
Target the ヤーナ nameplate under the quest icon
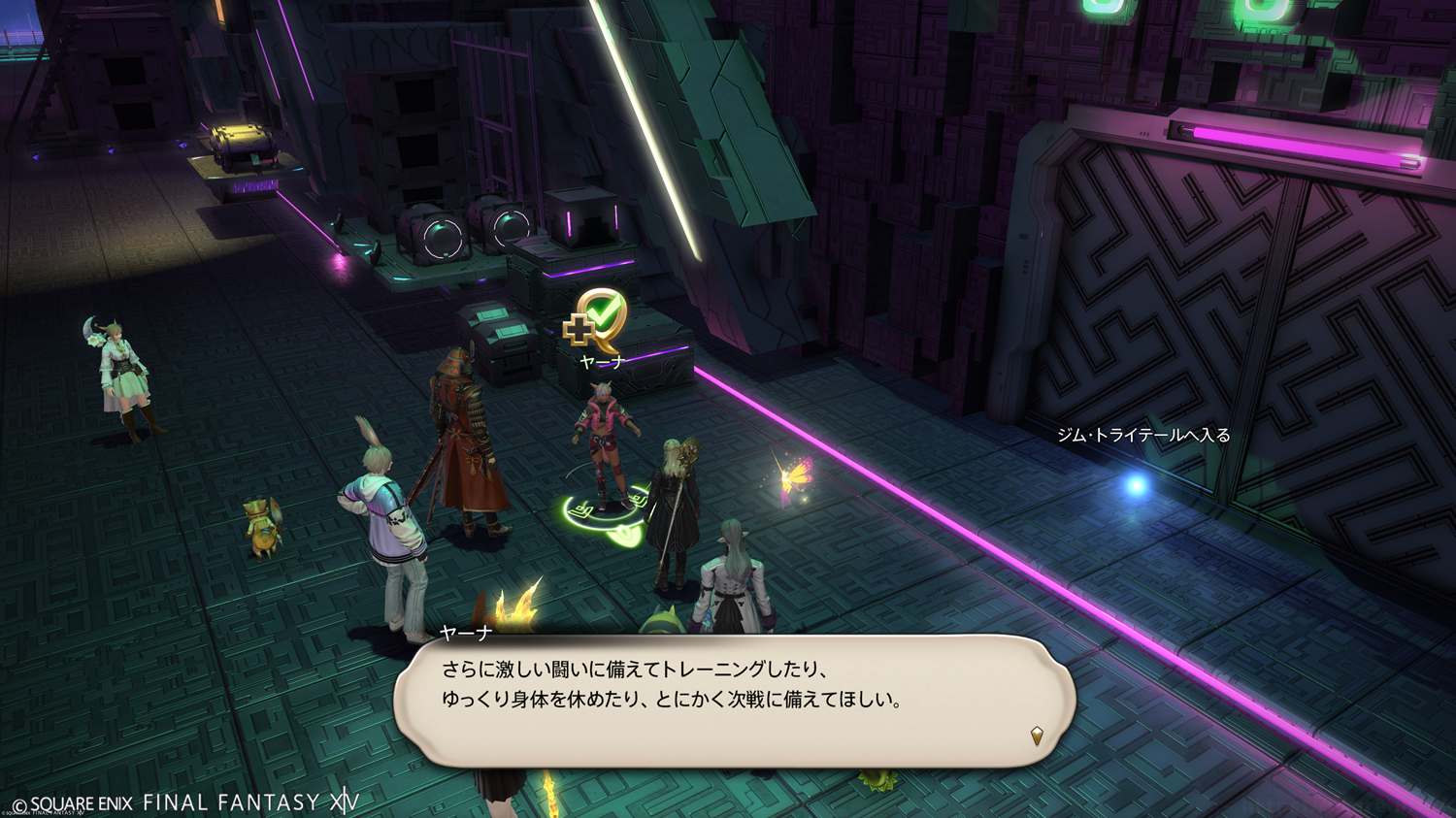click(x=602, y=362)
